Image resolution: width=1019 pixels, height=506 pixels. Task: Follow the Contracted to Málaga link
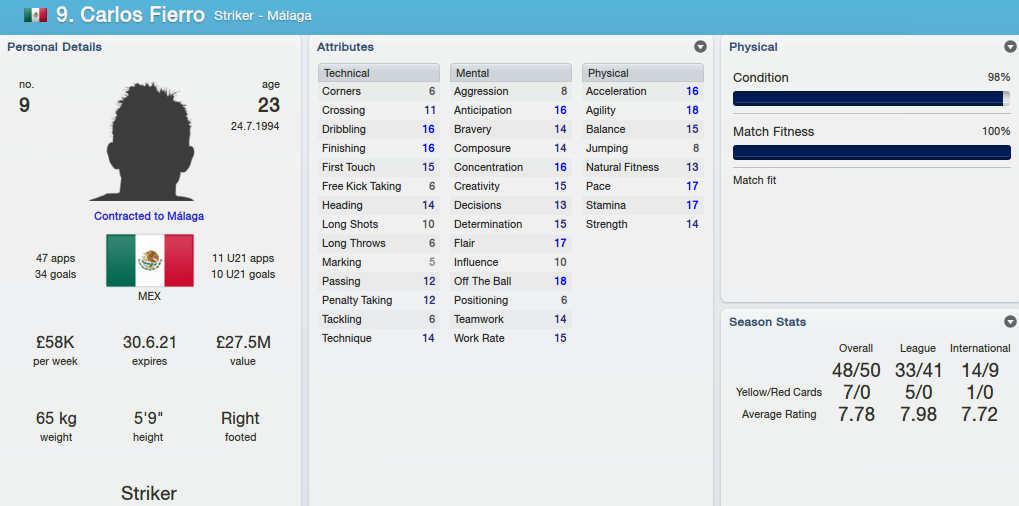[149, 216]
